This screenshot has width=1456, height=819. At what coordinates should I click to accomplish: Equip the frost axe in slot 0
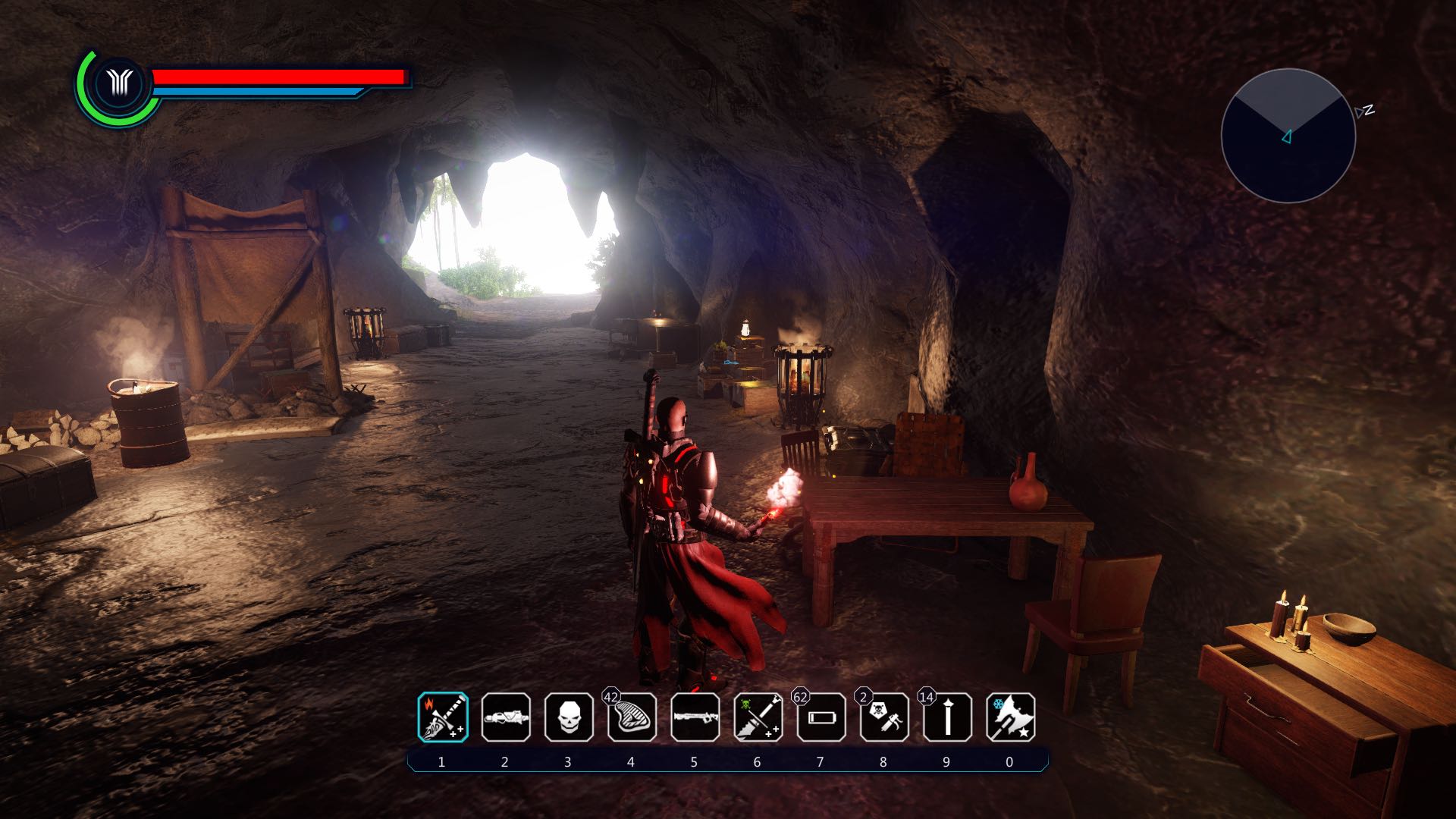[1010, 717]
